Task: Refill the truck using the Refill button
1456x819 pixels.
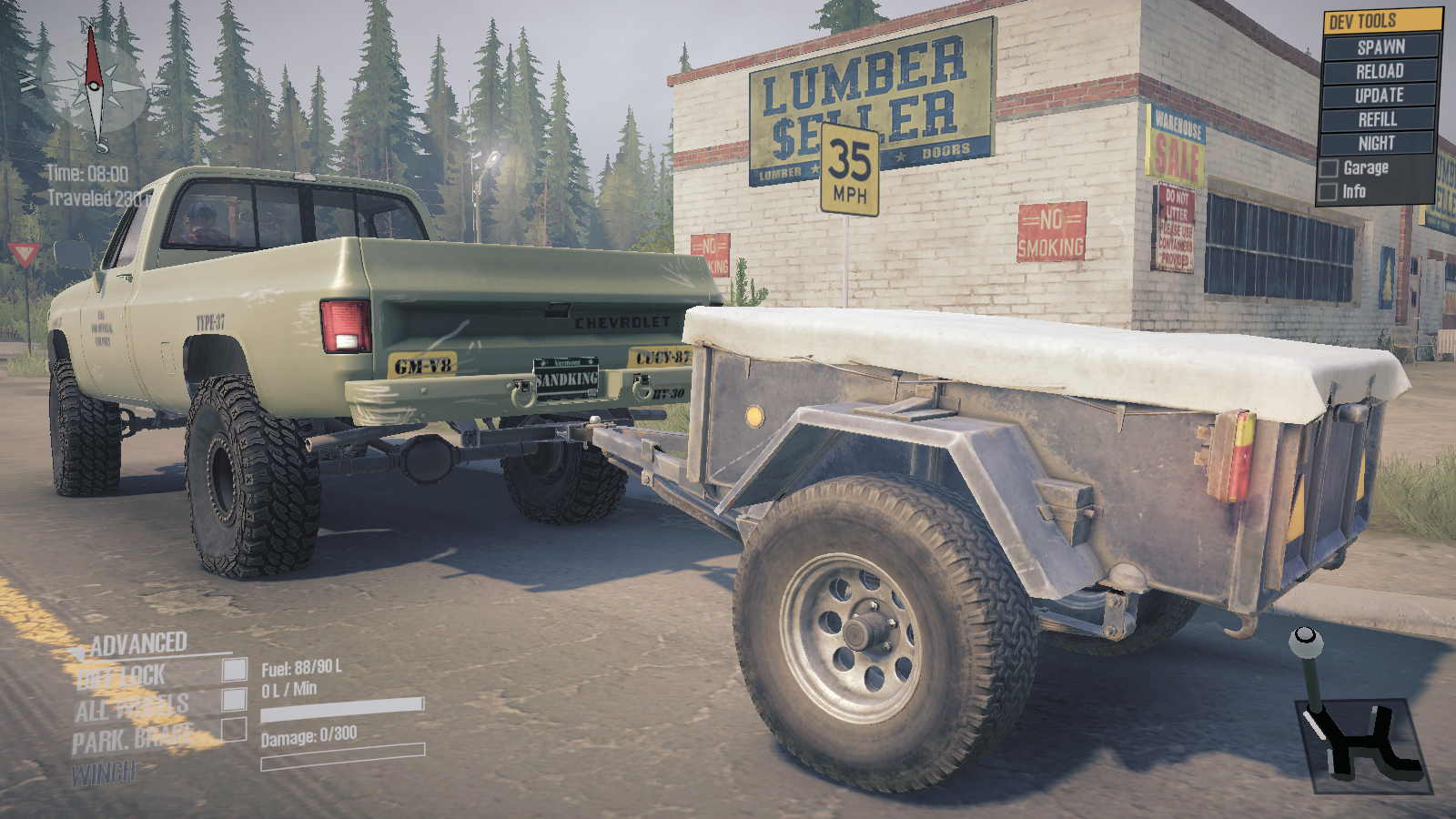Action: point(1380,119)
